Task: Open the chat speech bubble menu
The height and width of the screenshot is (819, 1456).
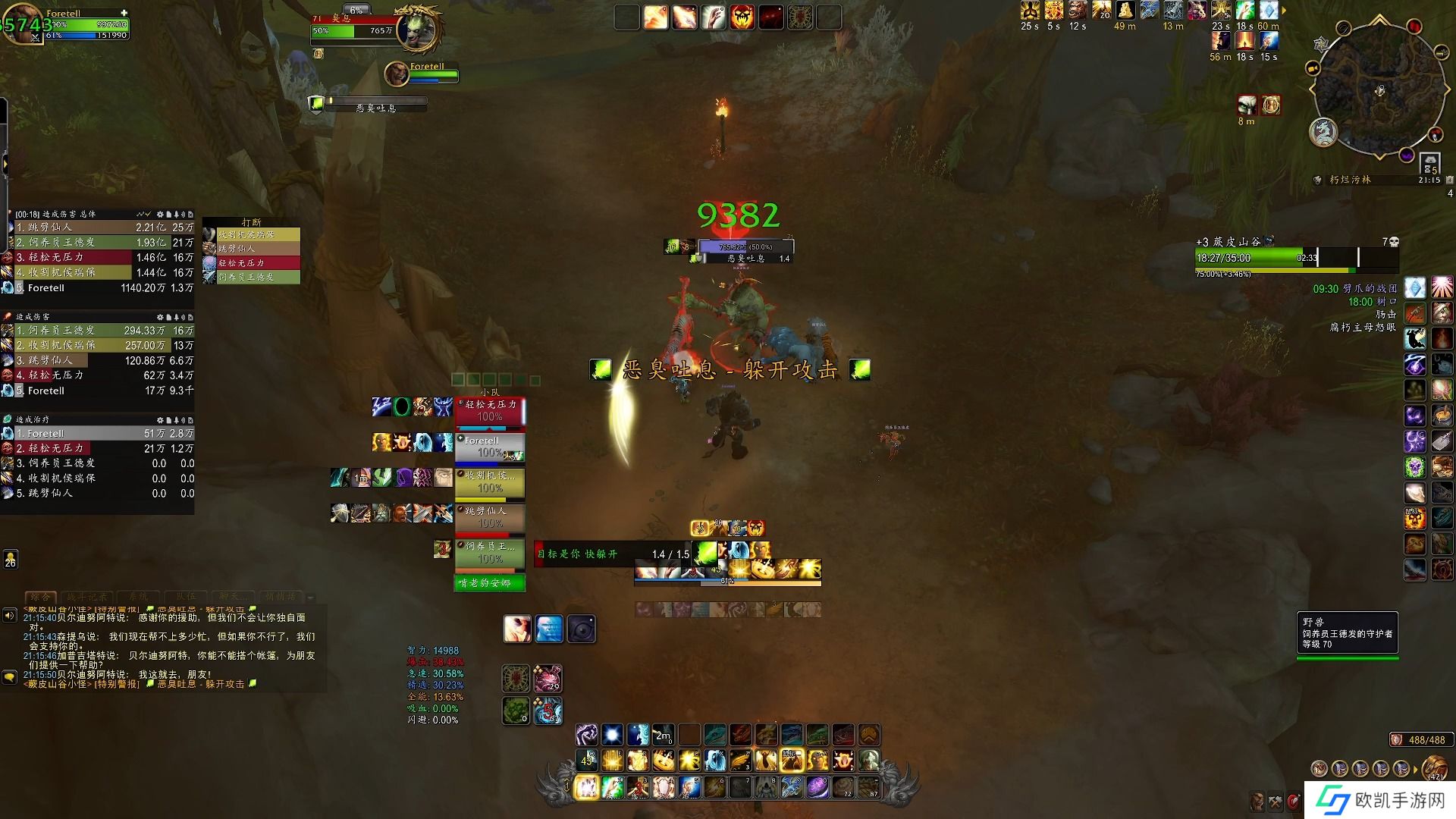Action: [x=9, y=676]
